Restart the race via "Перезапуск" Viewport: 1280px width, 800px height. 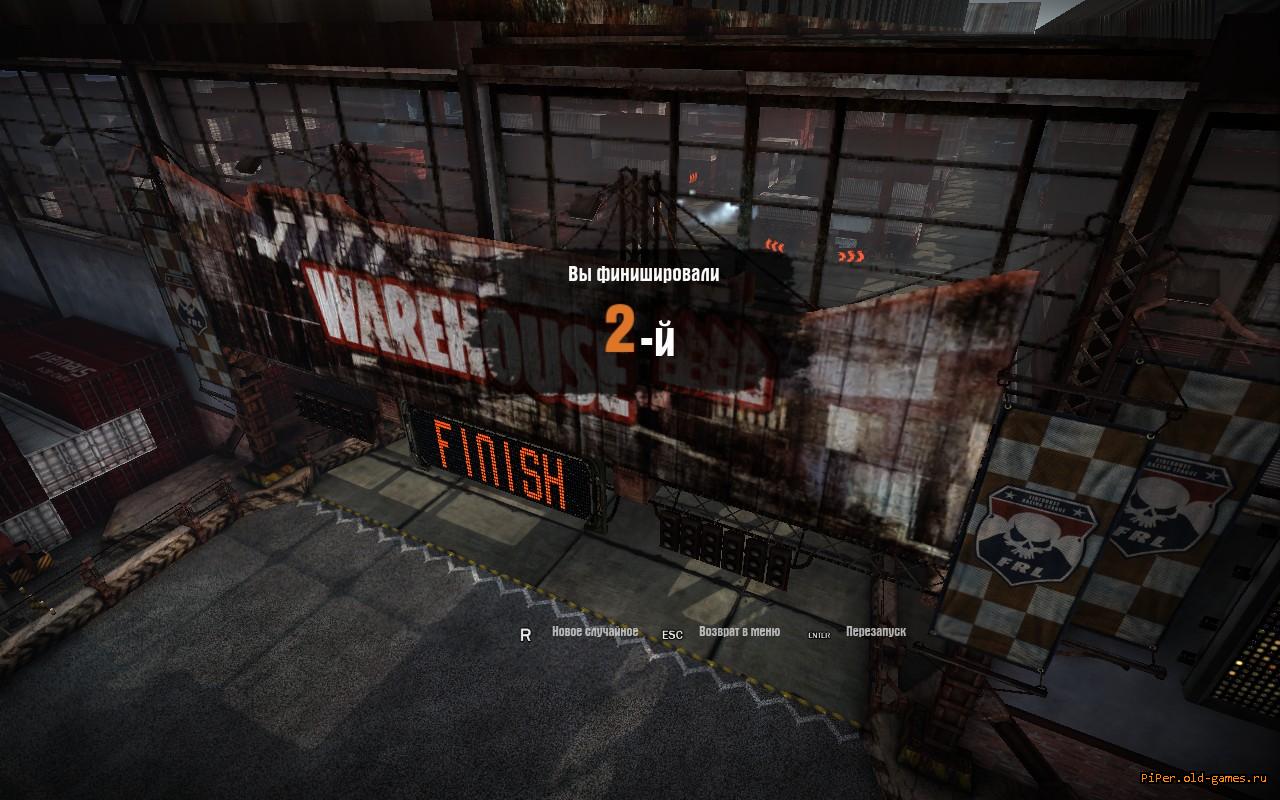(x=875, y=632)
